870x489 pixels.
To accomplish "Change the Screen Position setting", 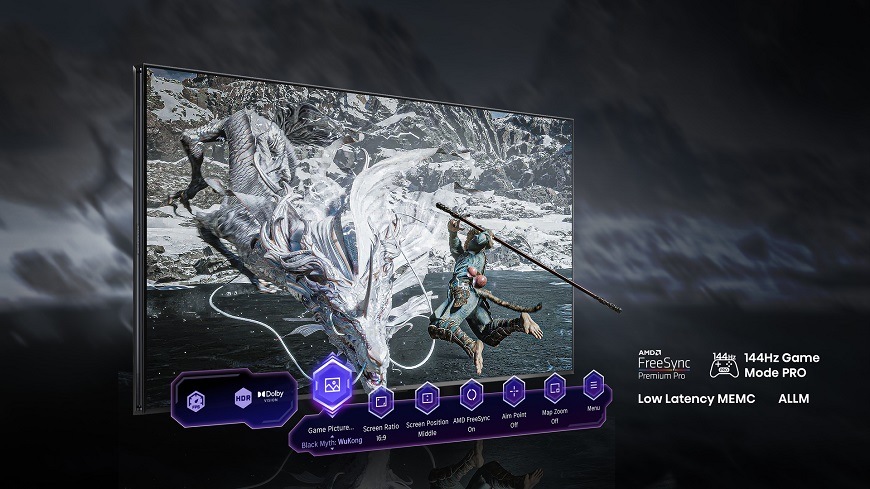I will (427, 398).
